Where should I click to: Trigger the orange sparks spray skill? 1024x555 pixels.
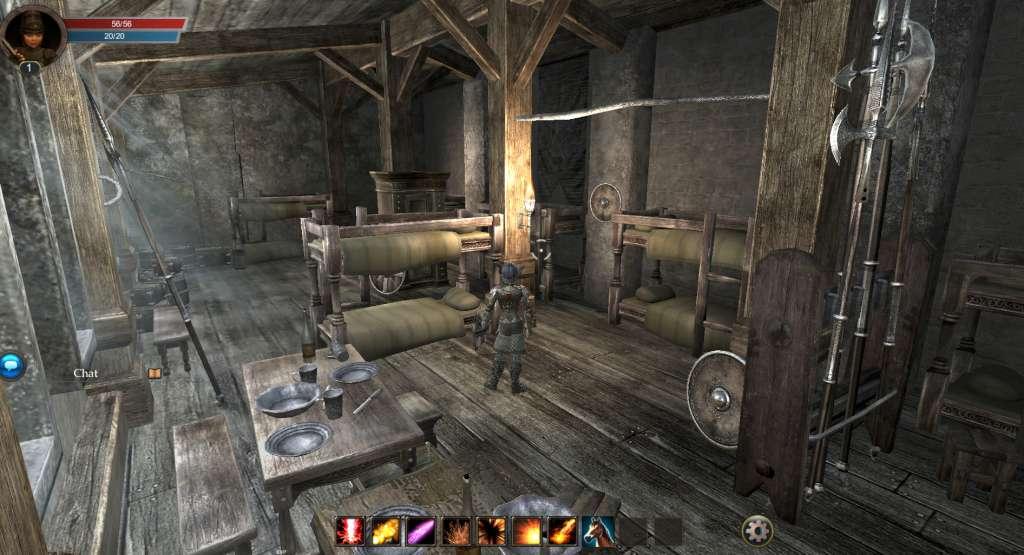tap(457, 530)
